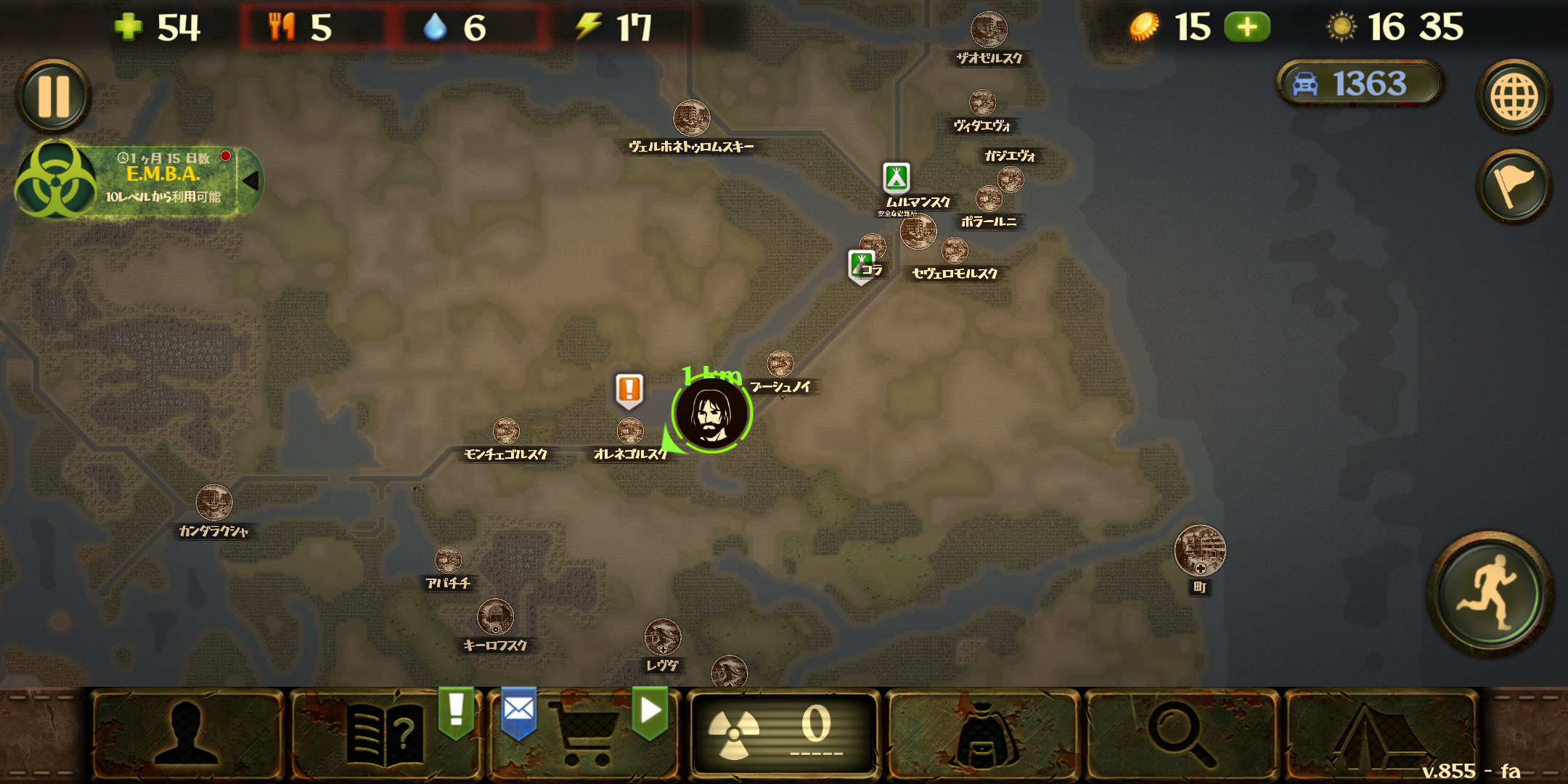Pause the game with the pause button

(53, 97)
